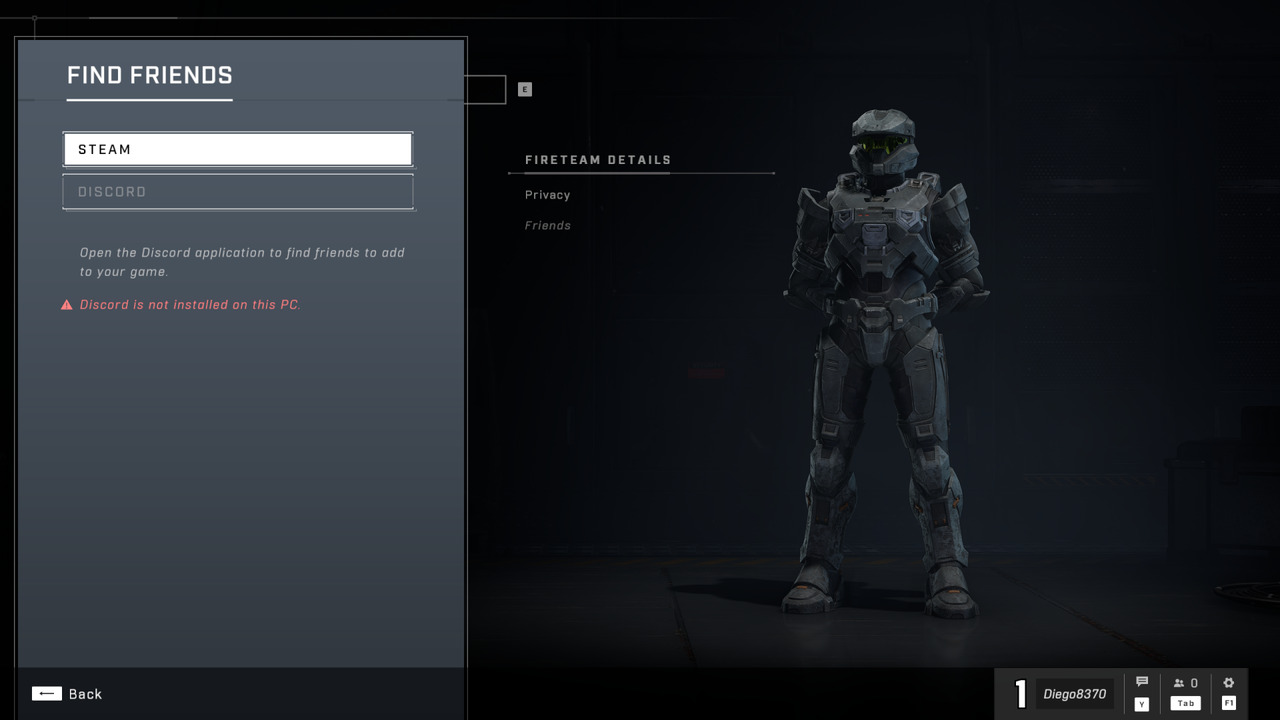
Task: Click the fireteam slot number 1
Action: click(1020, 693)
